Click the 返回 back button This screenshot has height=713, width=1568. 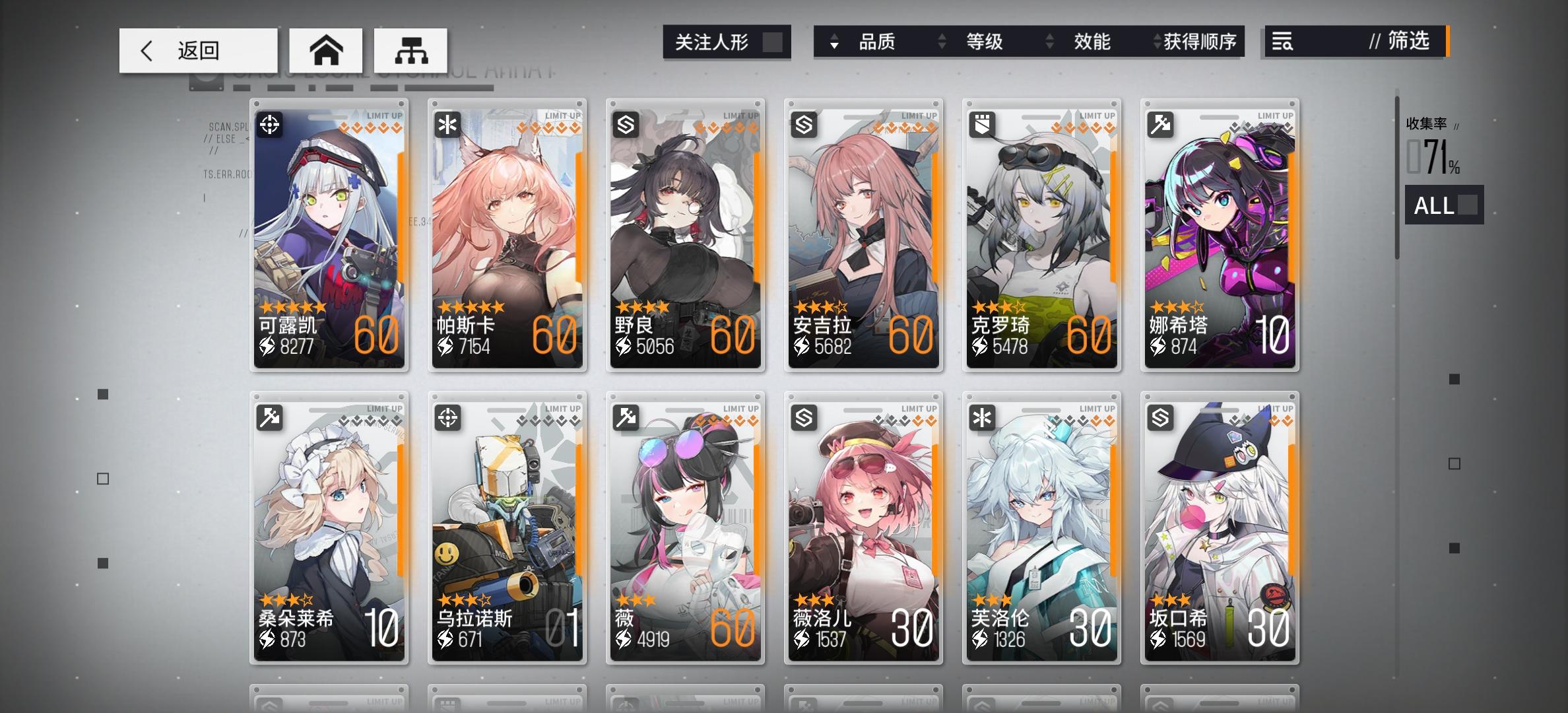tap(198, 50)
